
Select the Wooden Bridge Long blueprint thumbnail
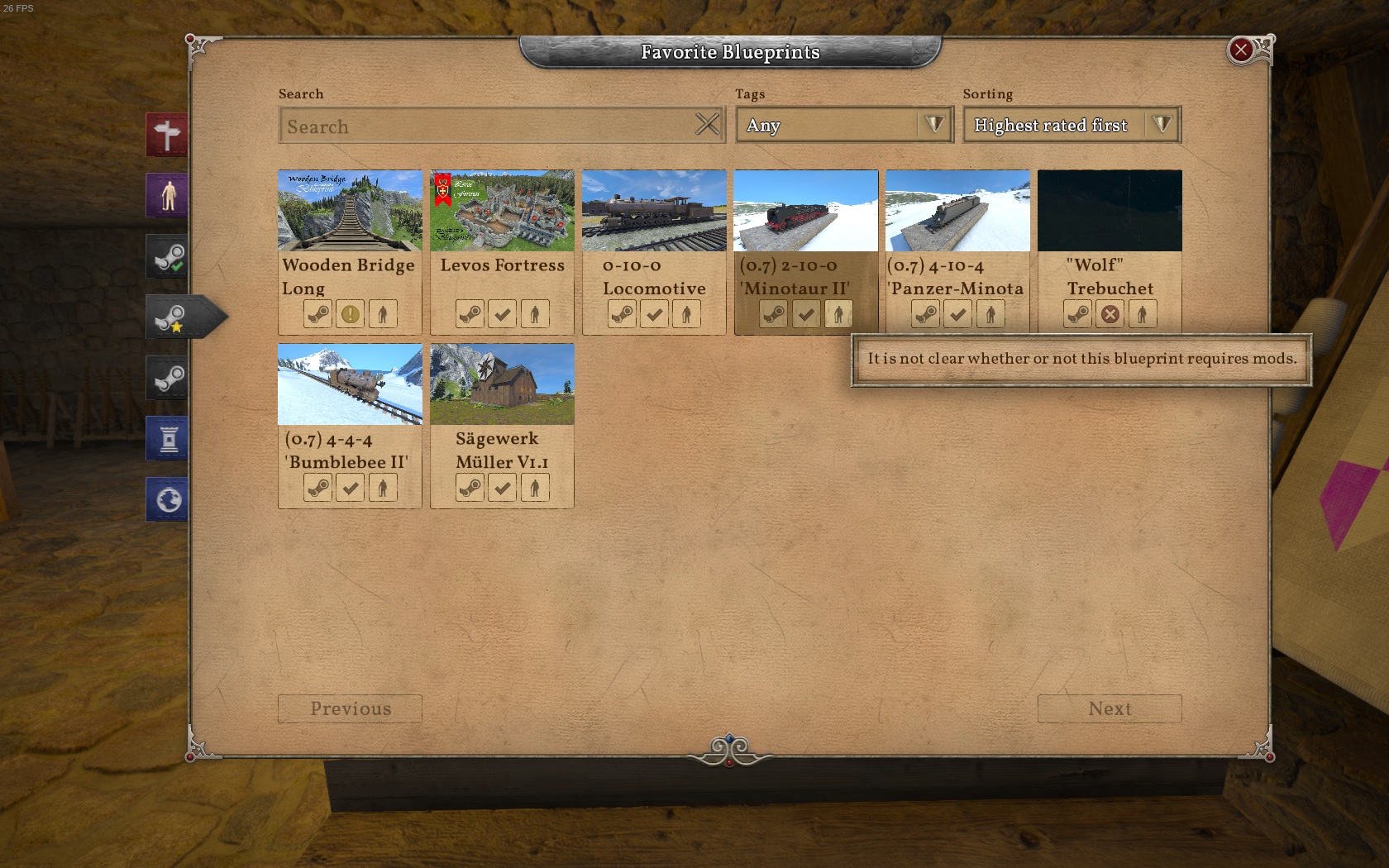click(x=350, y=211)
